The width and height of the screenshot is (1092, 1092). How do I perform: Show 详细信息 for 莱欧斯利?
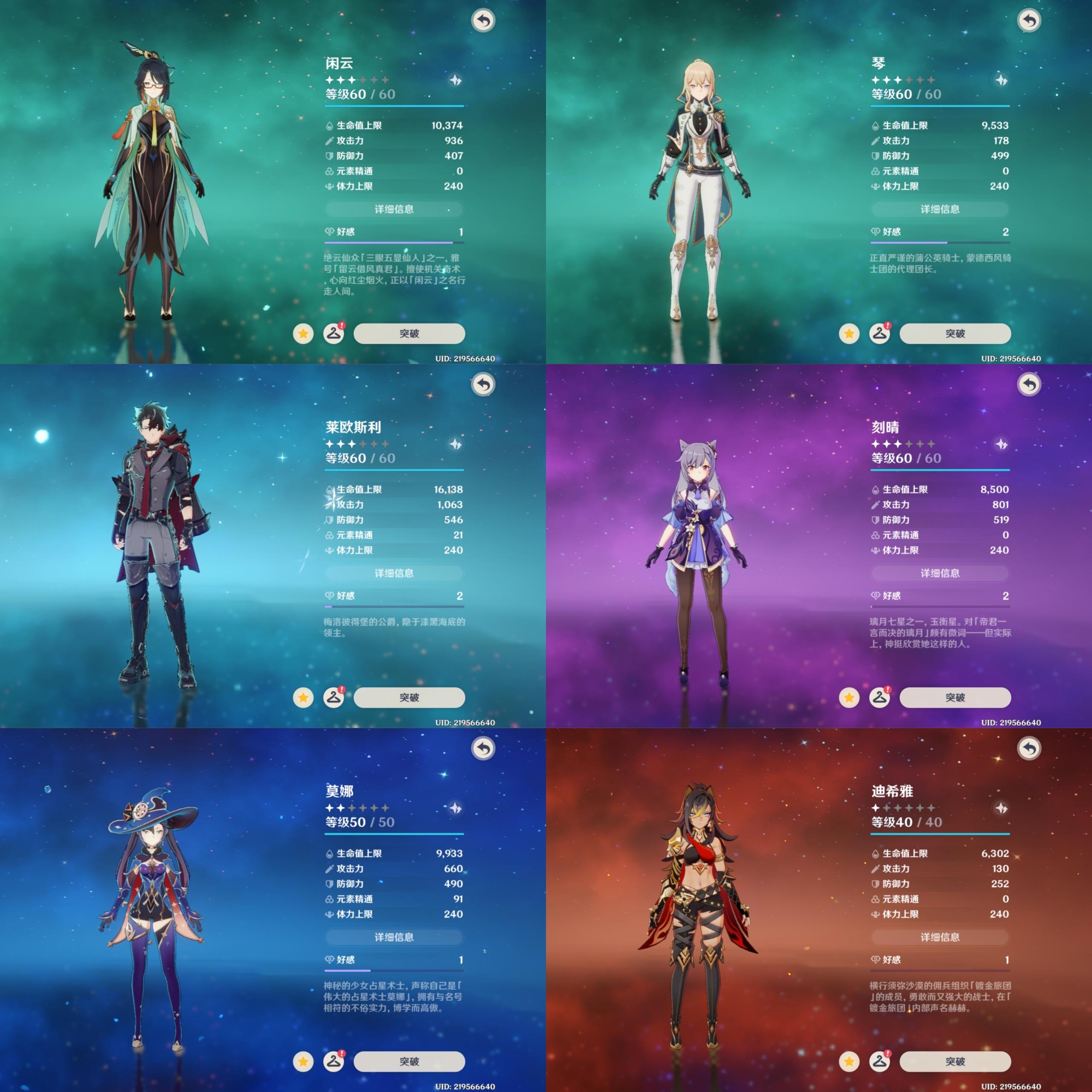tap(394, 573)
